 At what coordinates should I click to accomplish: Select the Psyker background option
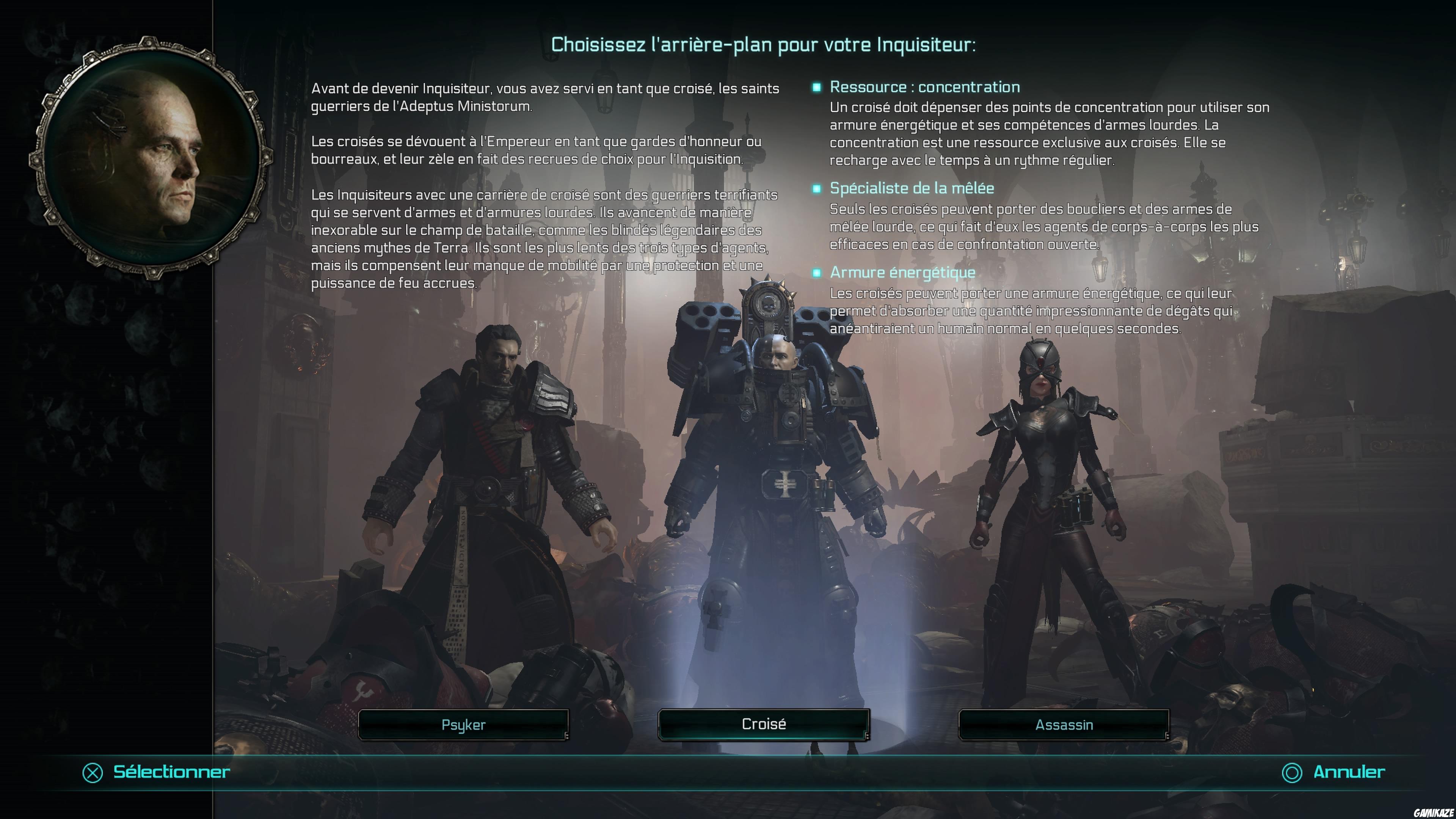click(463, 725)
